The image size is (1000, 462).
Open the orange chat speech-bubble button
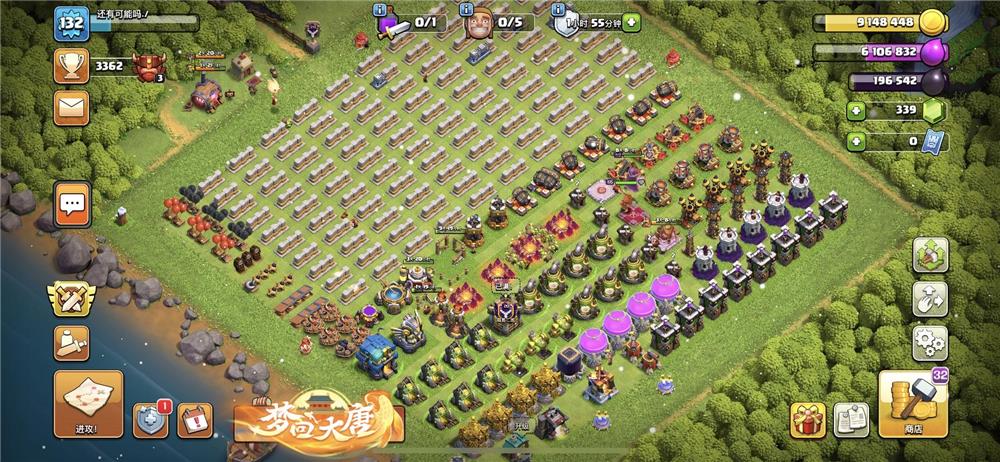(73, 205)
